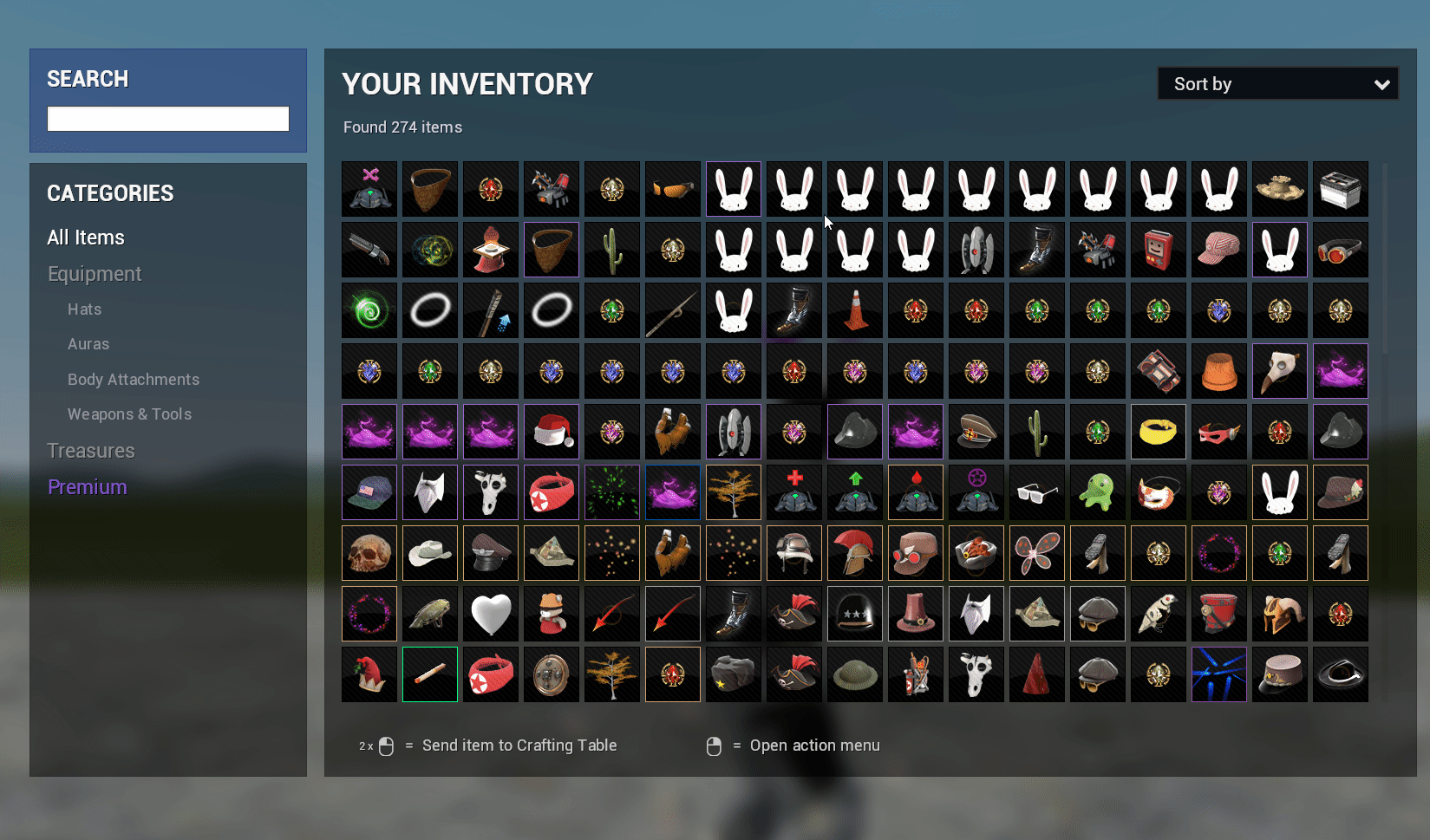Select the skull item

369,552
